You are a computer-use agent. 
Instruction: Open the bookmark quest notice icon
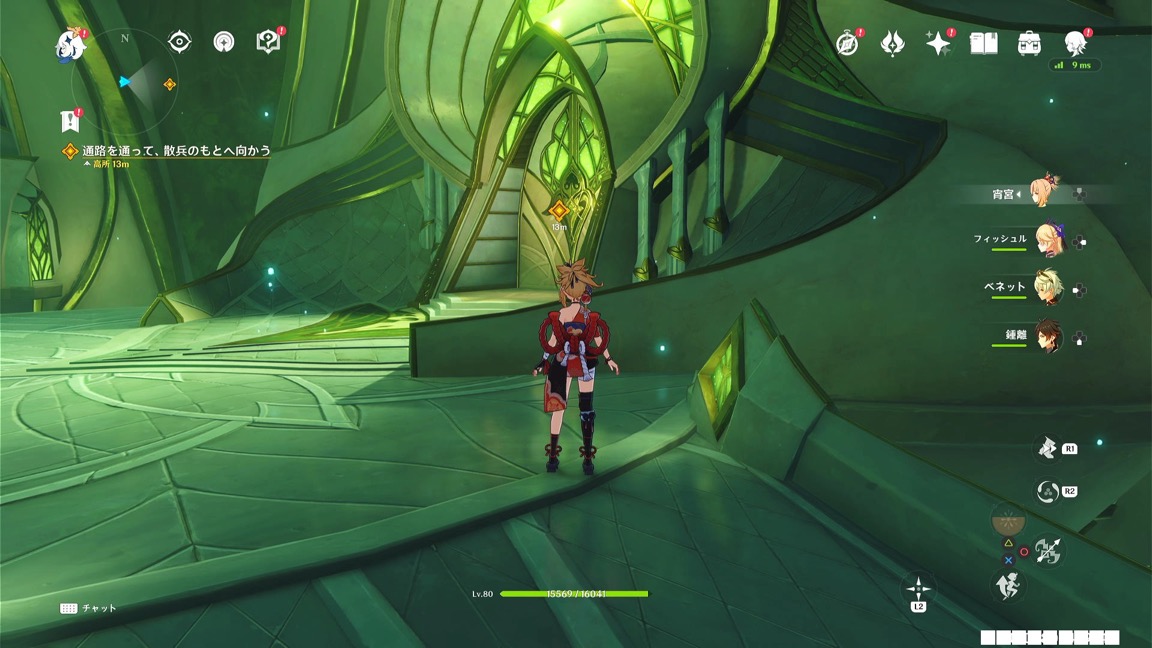70,120
